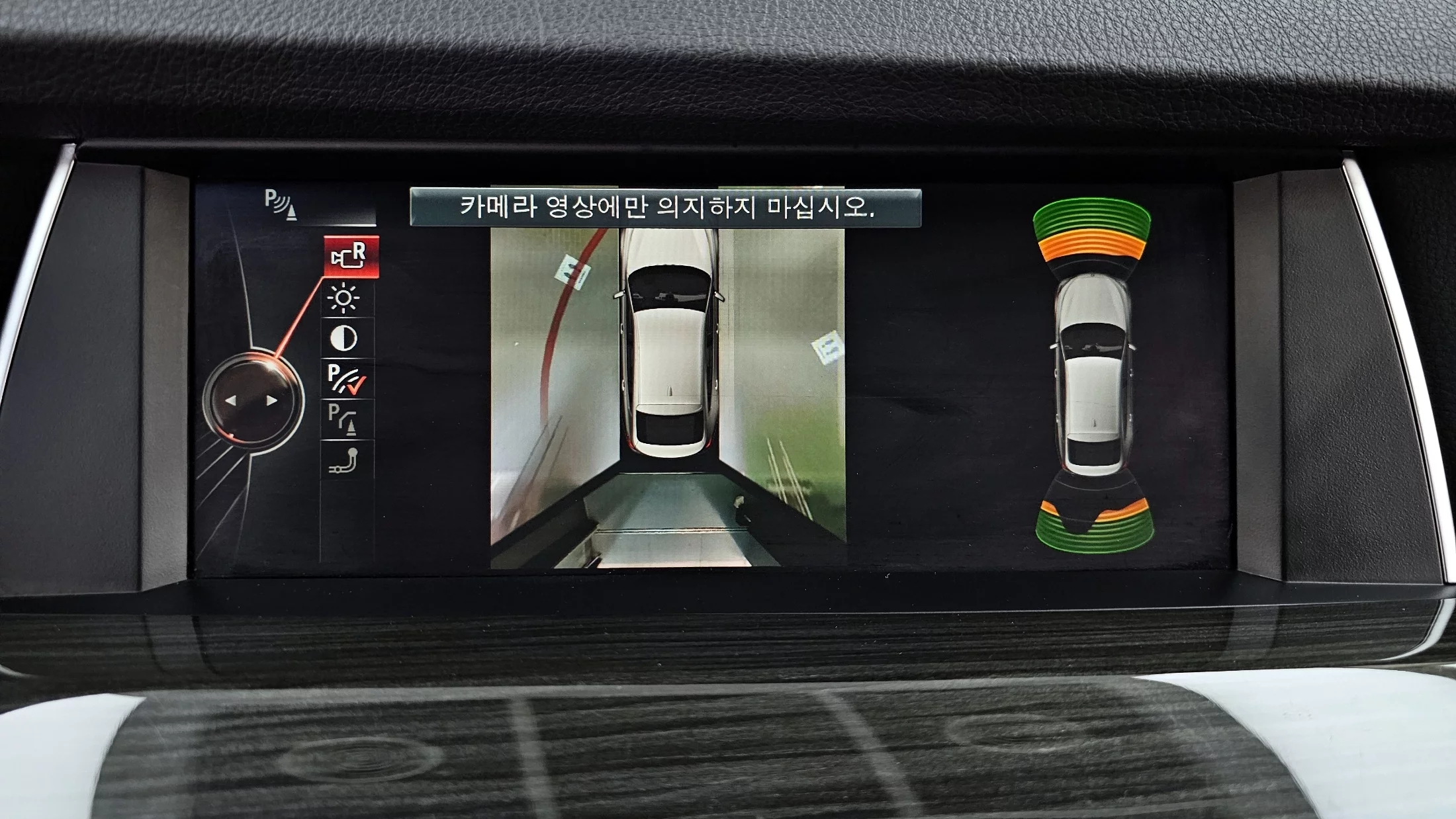Viewport: 1456px width, 819px height.
Task: Enable the parking guidance lines icon
Action: (x=343, y=419)
